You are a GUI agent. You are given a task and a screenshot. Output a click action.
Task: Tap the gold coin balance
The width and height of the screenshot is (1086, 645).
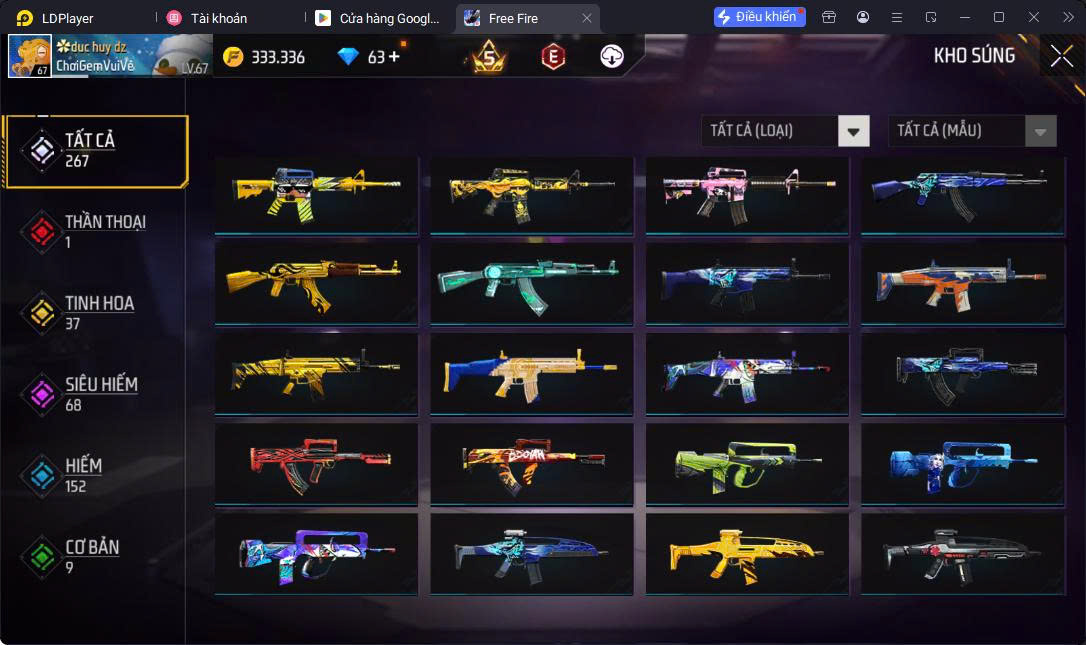click(264, 57)
